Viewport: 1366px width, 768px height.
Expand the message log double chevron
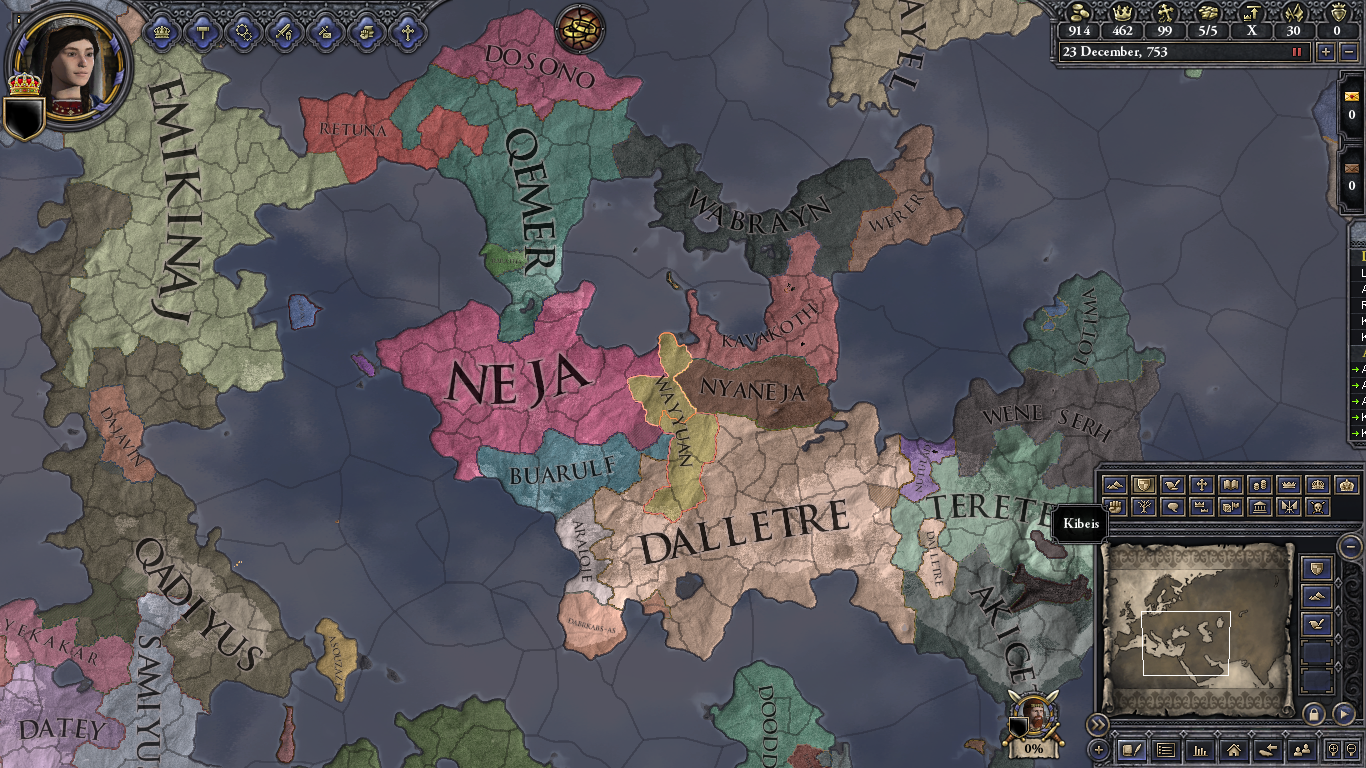click(1098, 724)
